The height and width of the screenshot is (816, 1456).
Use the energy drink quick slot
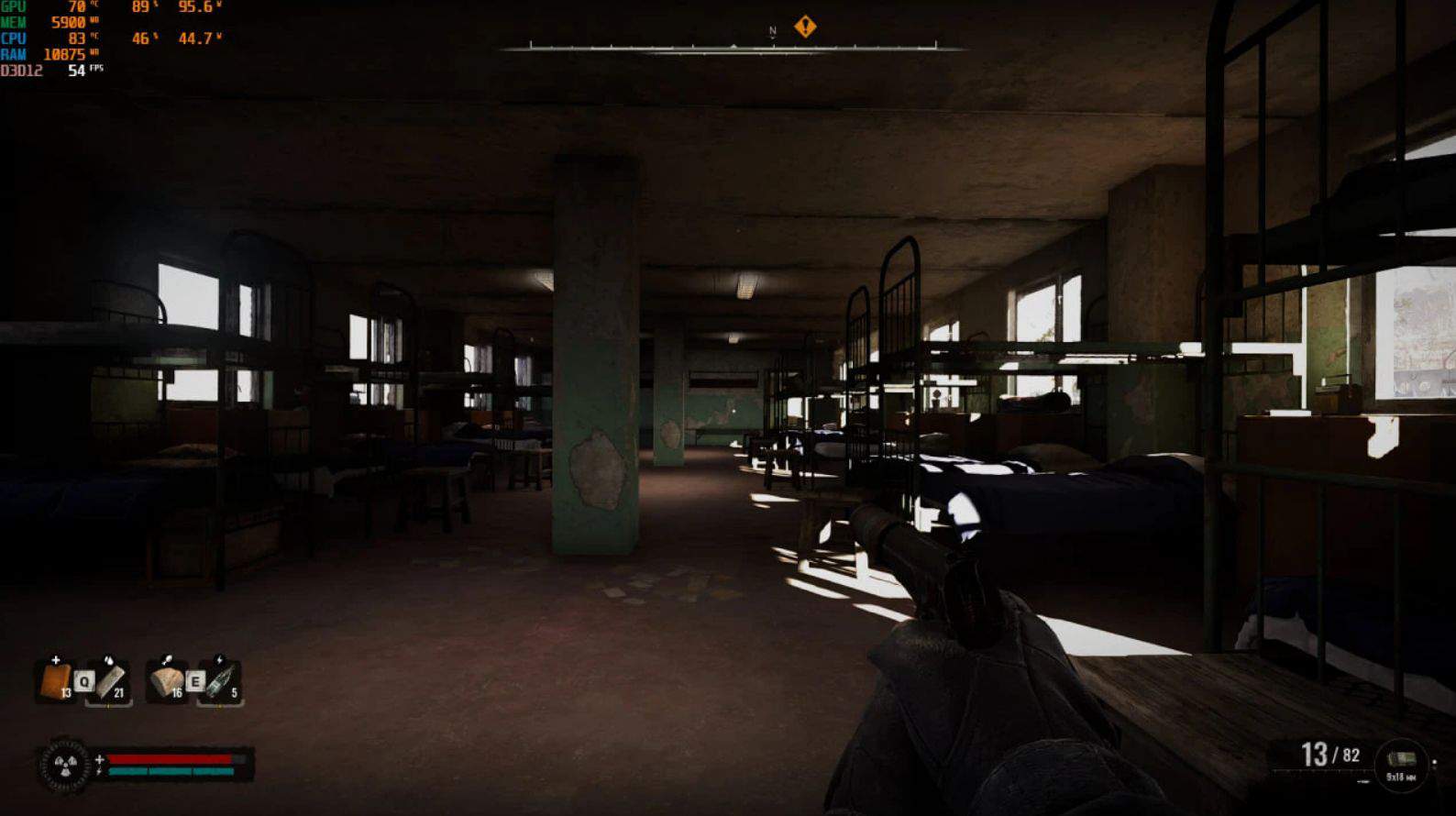220,682
